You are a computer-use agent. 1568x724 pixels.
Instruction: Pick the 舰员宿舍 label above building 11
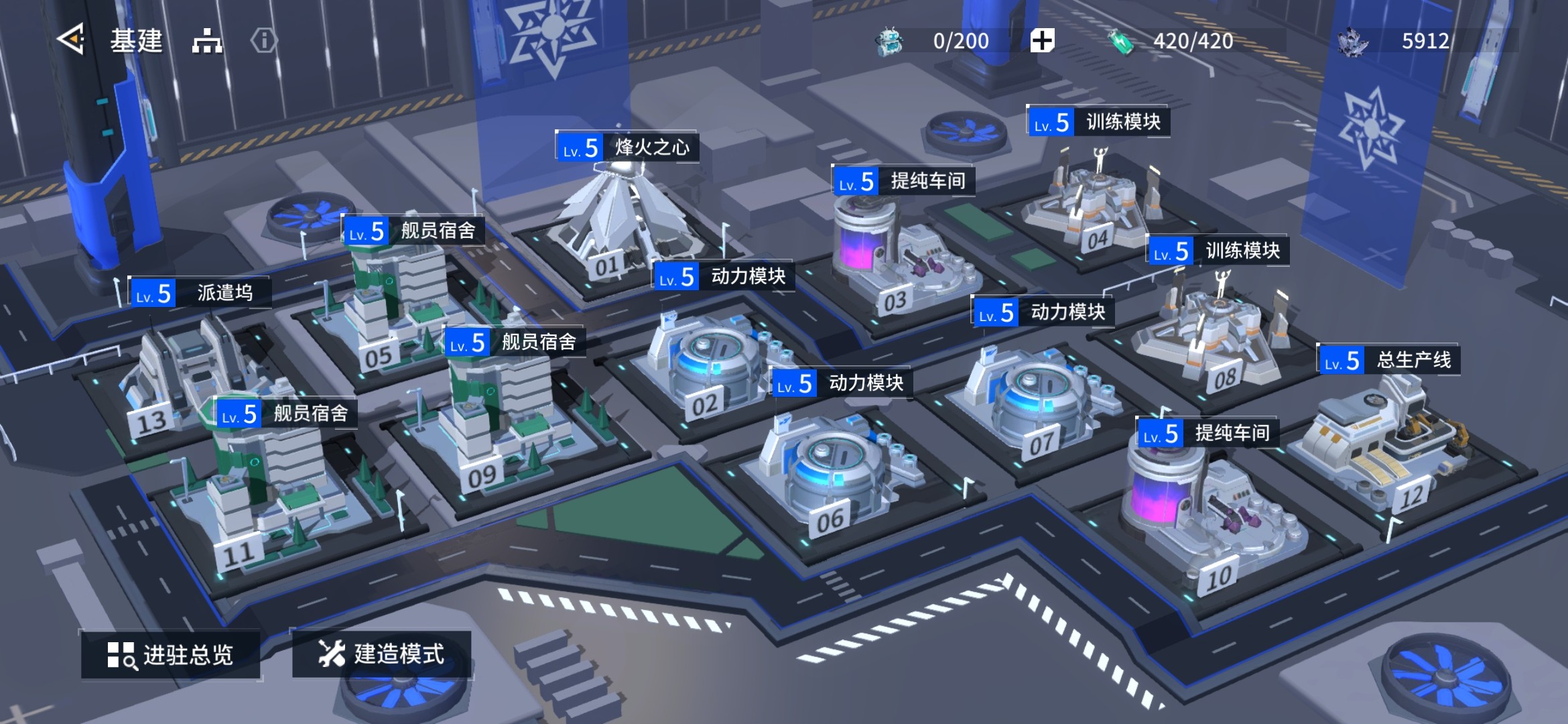point(285,413)
